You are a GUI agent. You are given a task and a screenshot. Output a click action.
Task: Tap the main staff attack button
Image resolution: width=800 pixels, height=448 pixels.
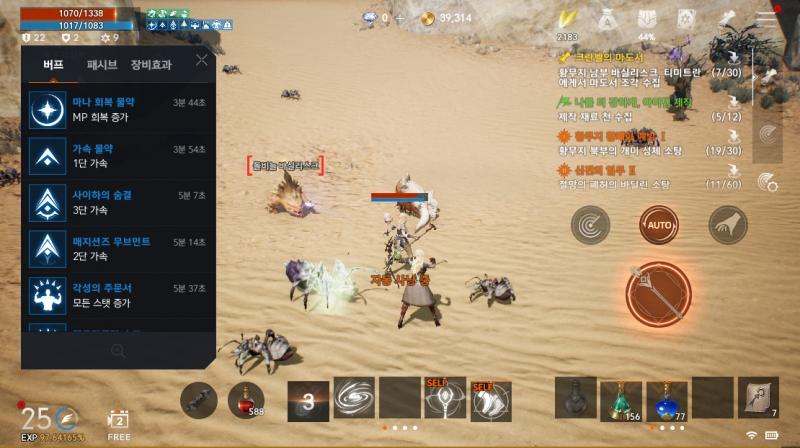(x=659, y=295)
